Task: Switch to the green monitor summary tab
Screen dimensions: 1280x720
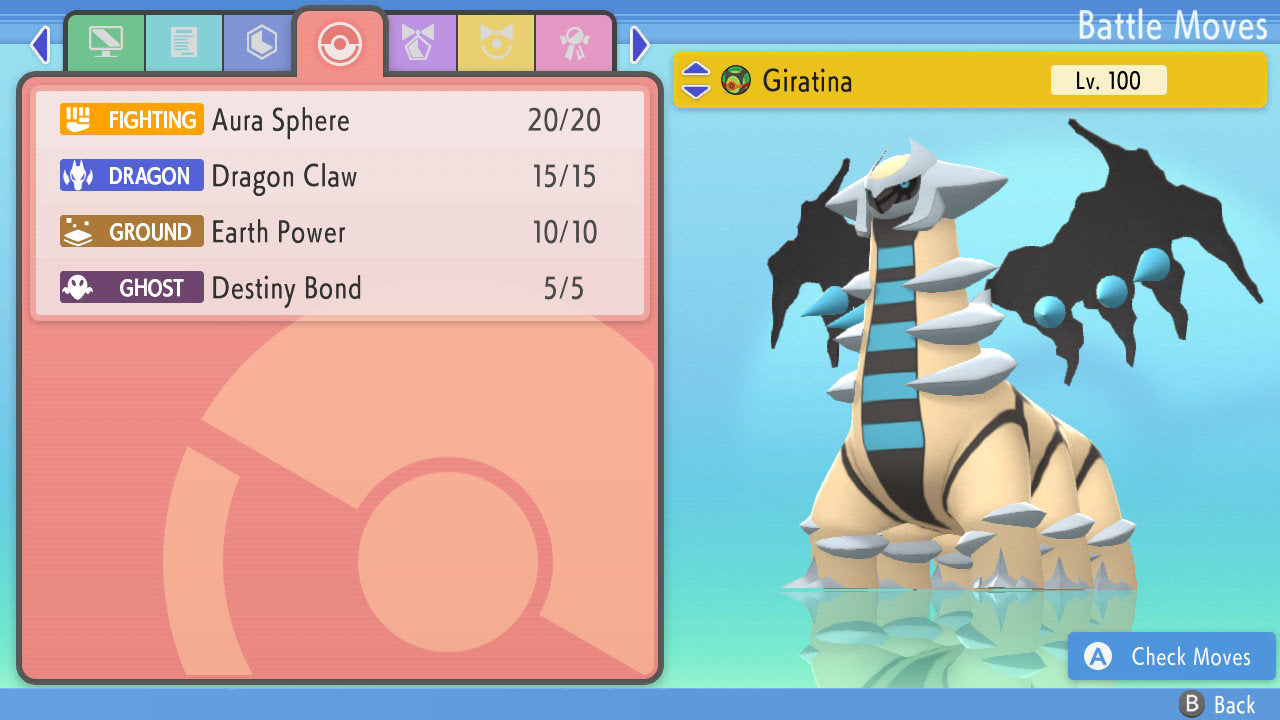Action: click(105, 43)
